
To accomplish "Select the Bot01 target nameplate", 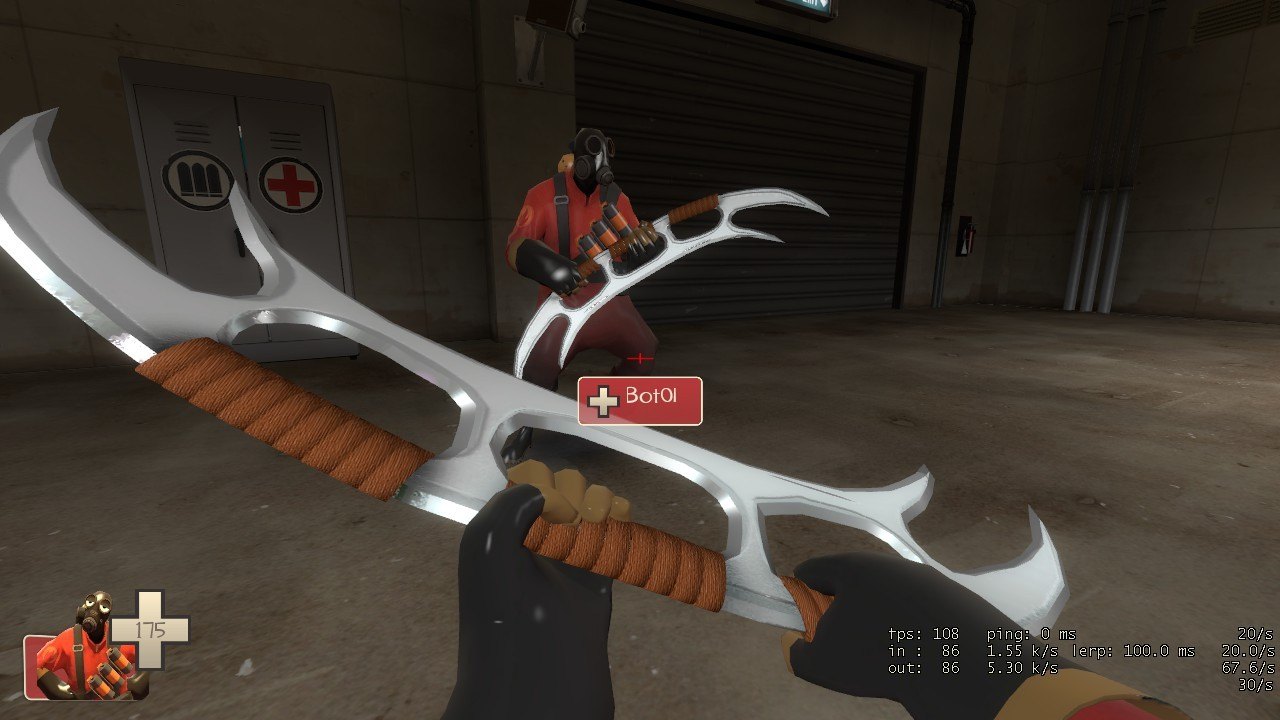I will (640, 401).
